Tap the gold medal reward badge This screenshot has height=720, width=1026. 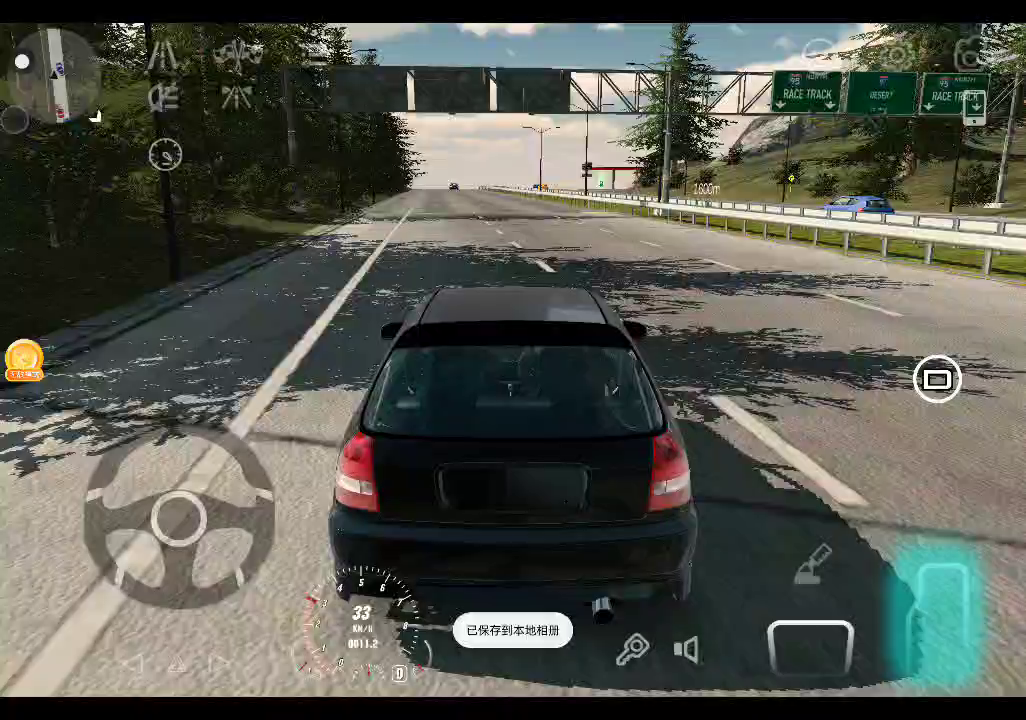pyautogui.click(x=24, y=360)
